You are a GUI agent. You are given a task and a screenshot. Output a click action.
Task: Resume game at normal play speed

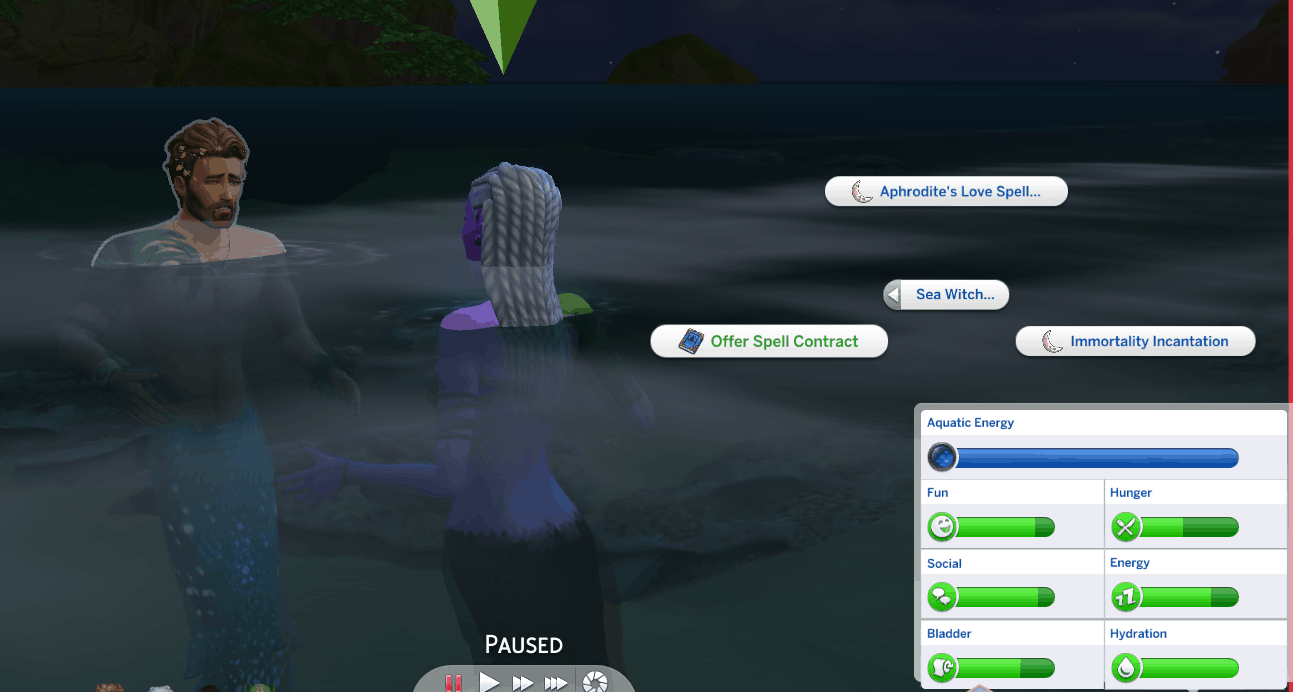coord(489,683)
